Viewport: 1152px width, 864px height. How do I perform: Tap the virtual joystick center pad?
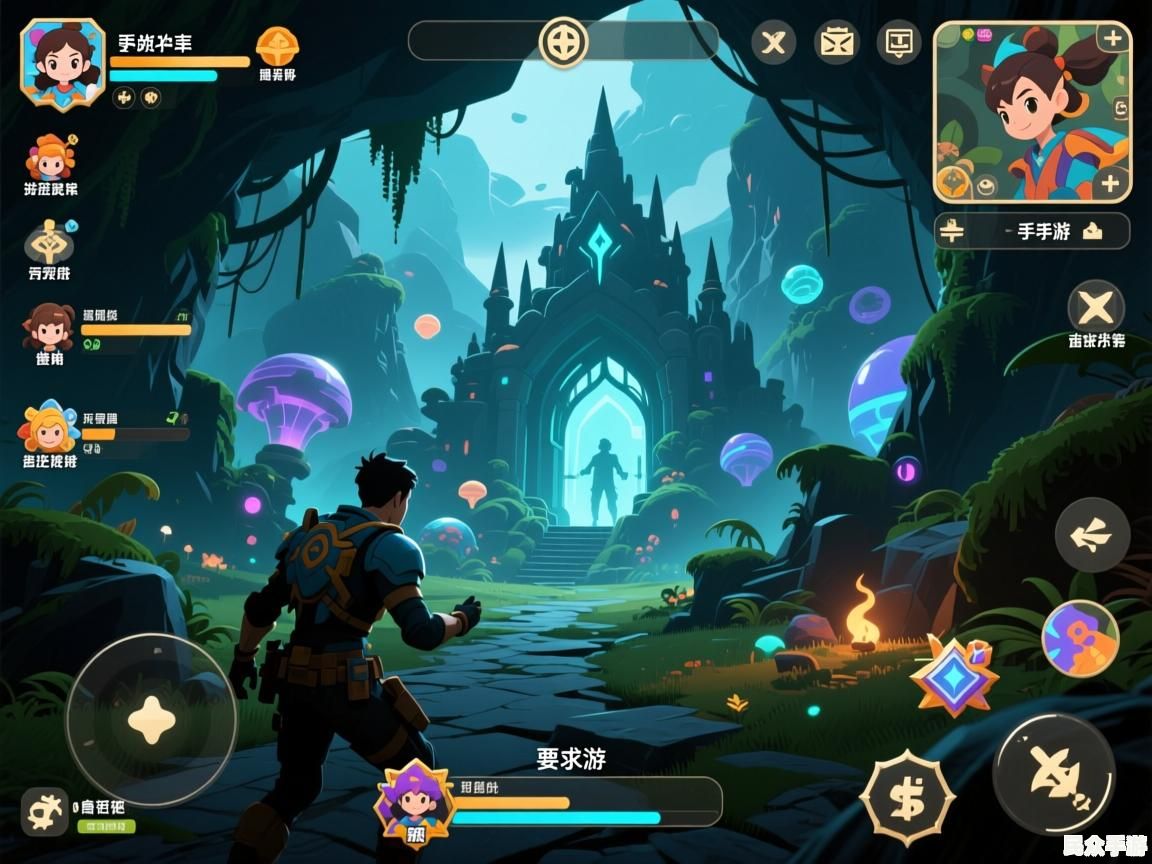click(x=151, y=719)
